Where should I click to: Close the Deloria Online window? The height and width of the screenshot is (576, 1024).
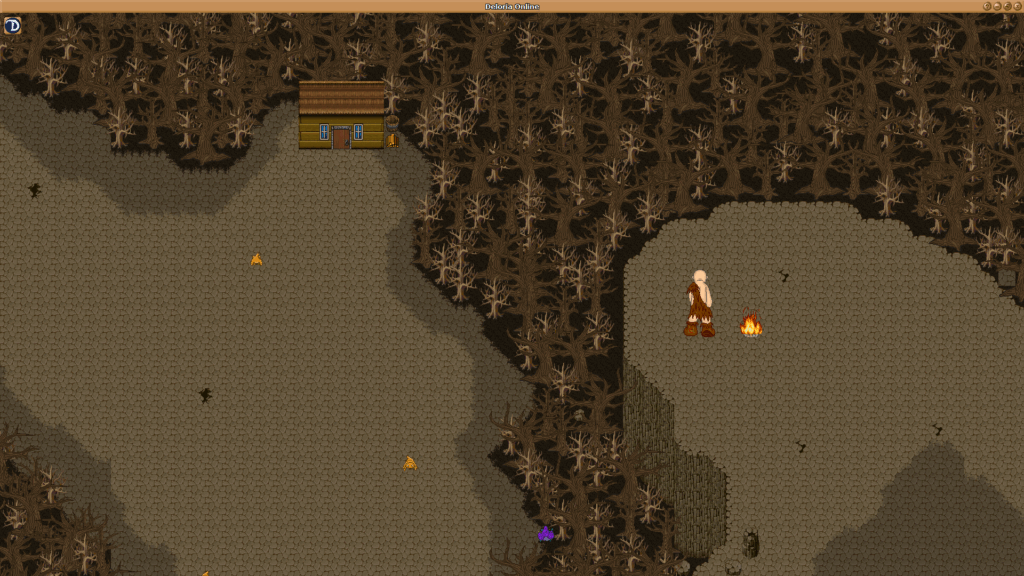(1017, 6)
